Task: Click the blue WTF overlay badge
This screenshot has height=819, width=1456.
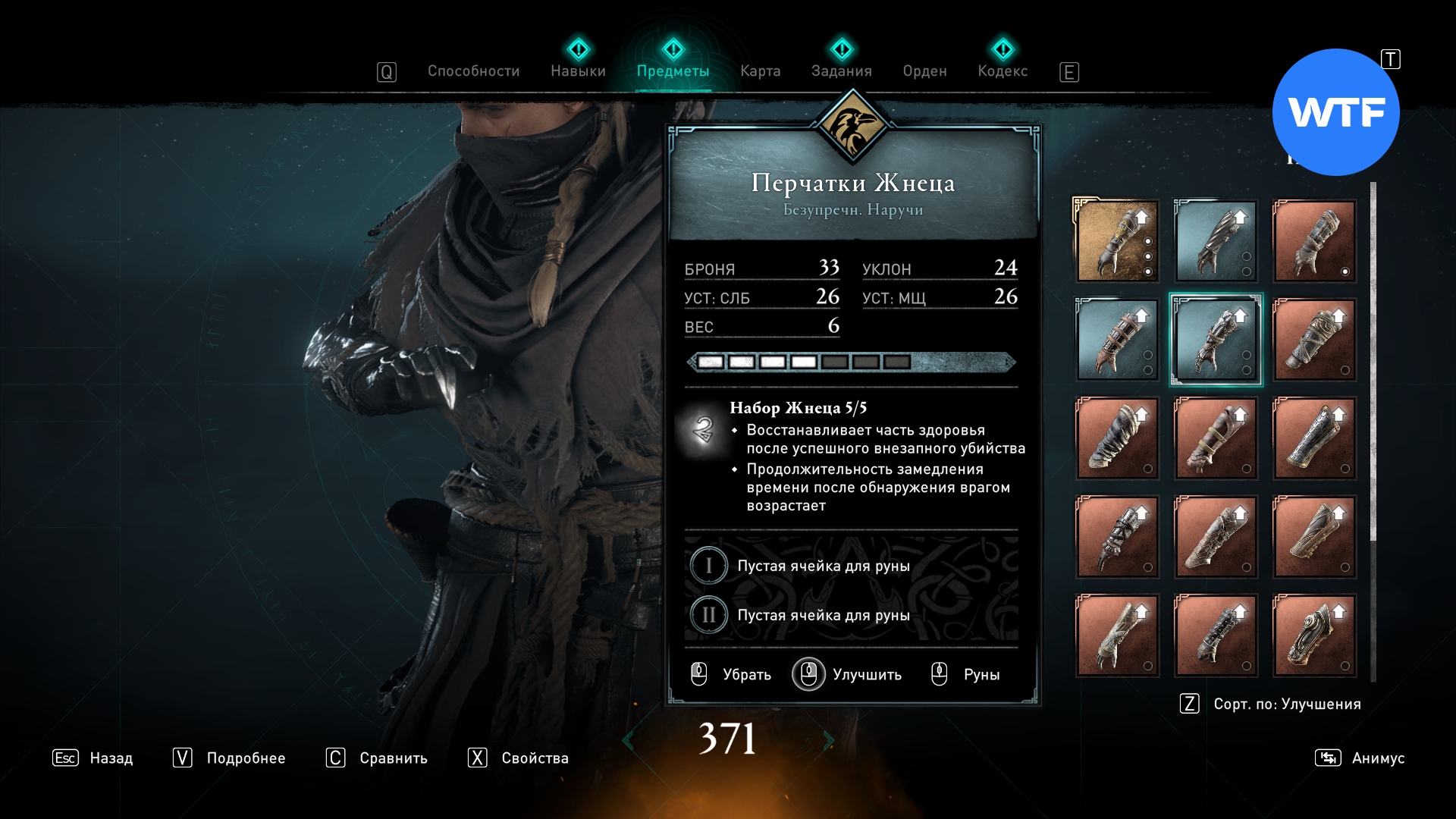Action: (x=1335, y=112)
